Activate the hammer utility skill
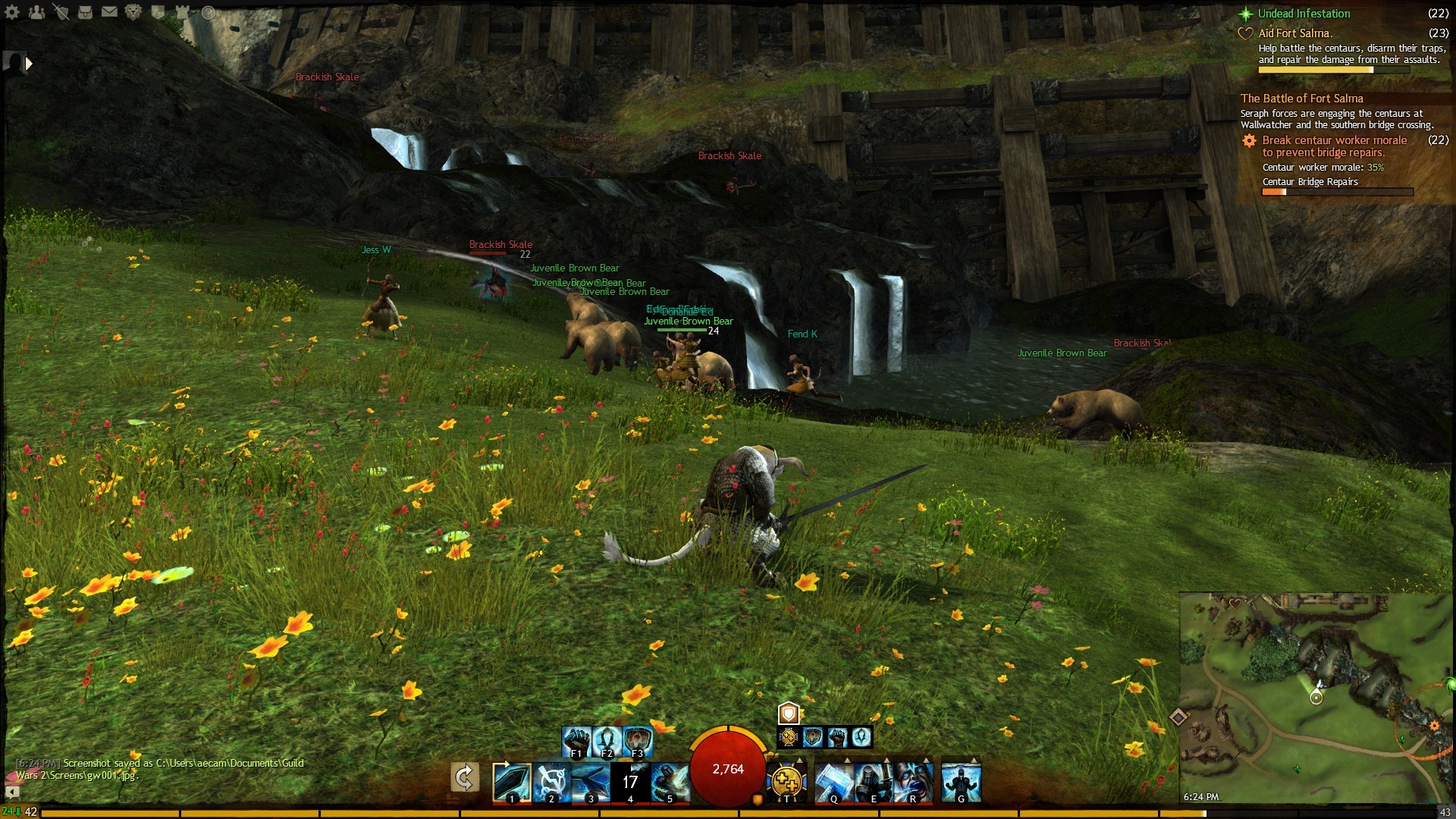The width and height of the screenshot is (1456, 819). click(833, 782)
